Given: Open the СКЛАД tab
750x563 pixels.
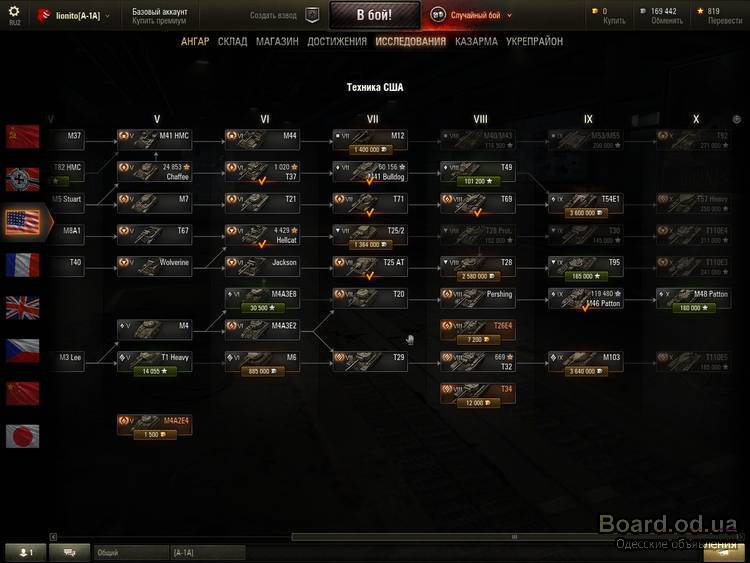Looking at the screenshot, I should click(x=232, y=42).
